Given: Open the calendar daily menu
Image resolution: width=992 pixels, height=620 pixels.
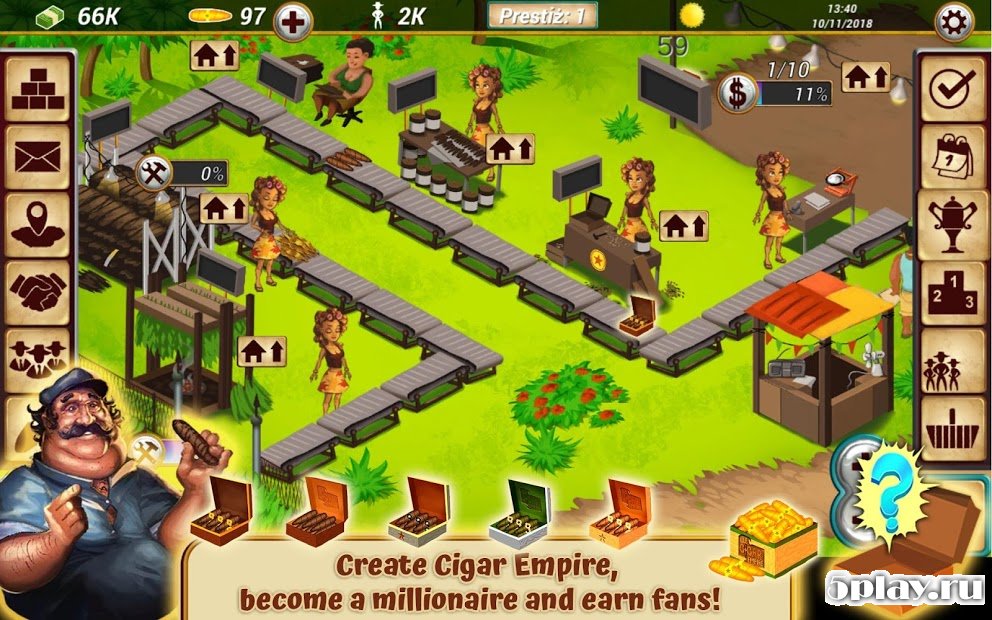Looking at the screenshot, I should tap(951, 157).
